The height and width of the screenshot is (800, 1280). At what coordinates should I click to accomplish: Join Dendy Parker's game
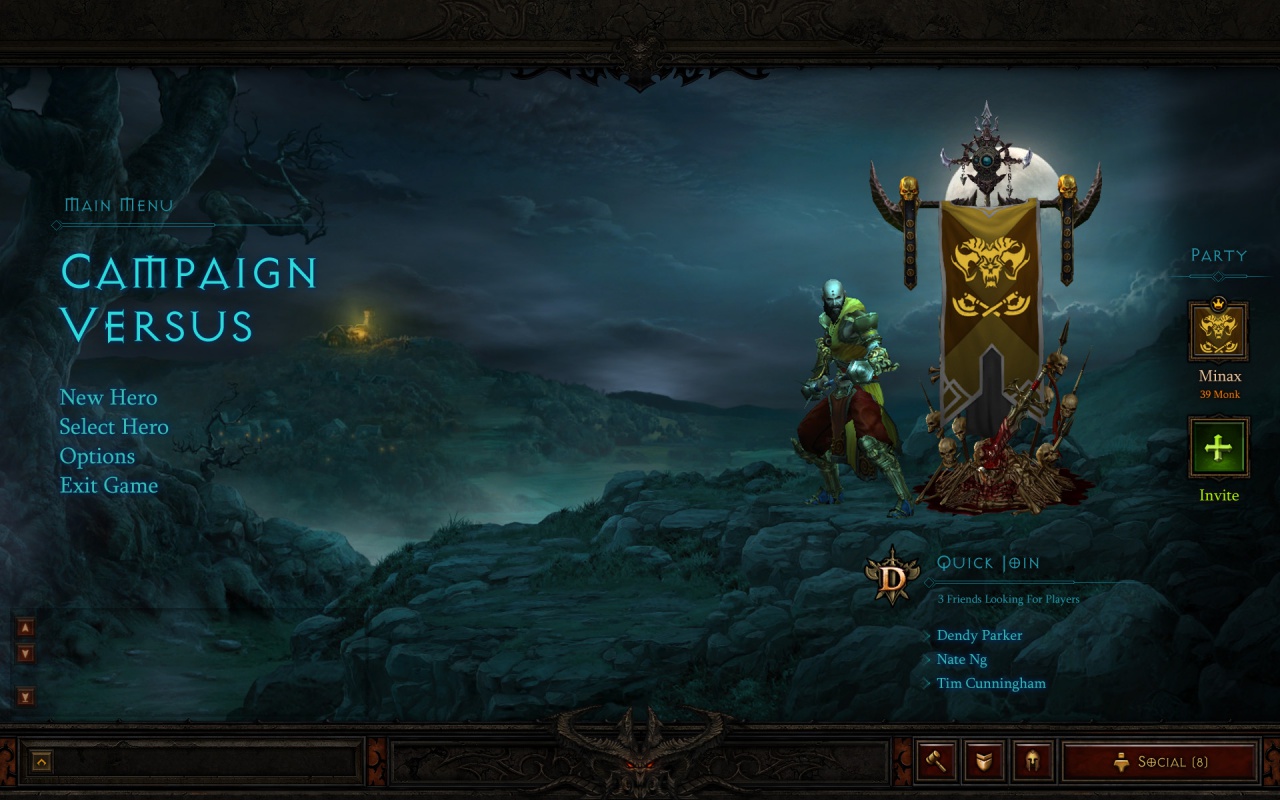point(979,636)
